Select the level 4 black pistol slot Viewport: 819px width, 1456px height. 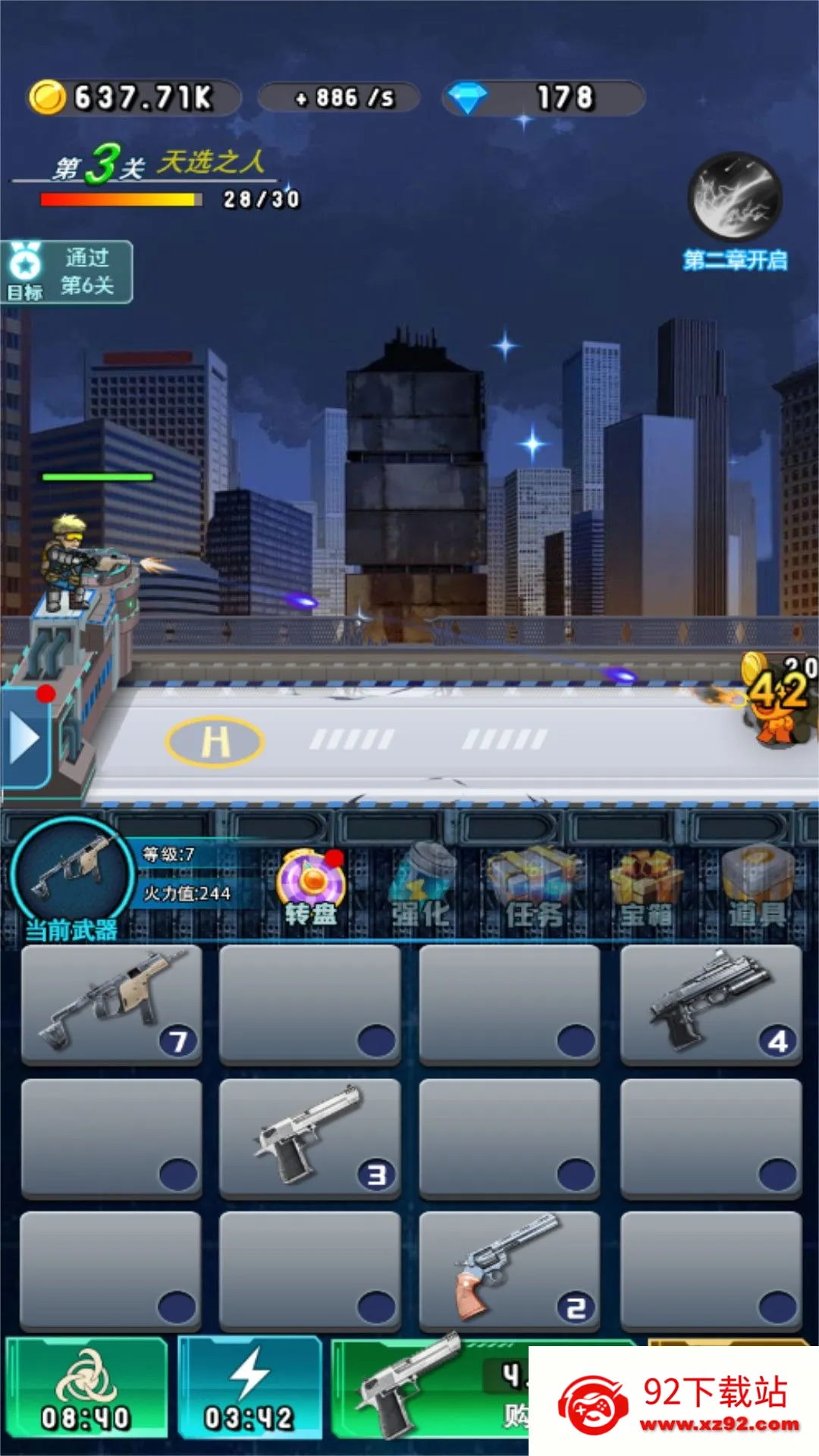coord(711,1005)
